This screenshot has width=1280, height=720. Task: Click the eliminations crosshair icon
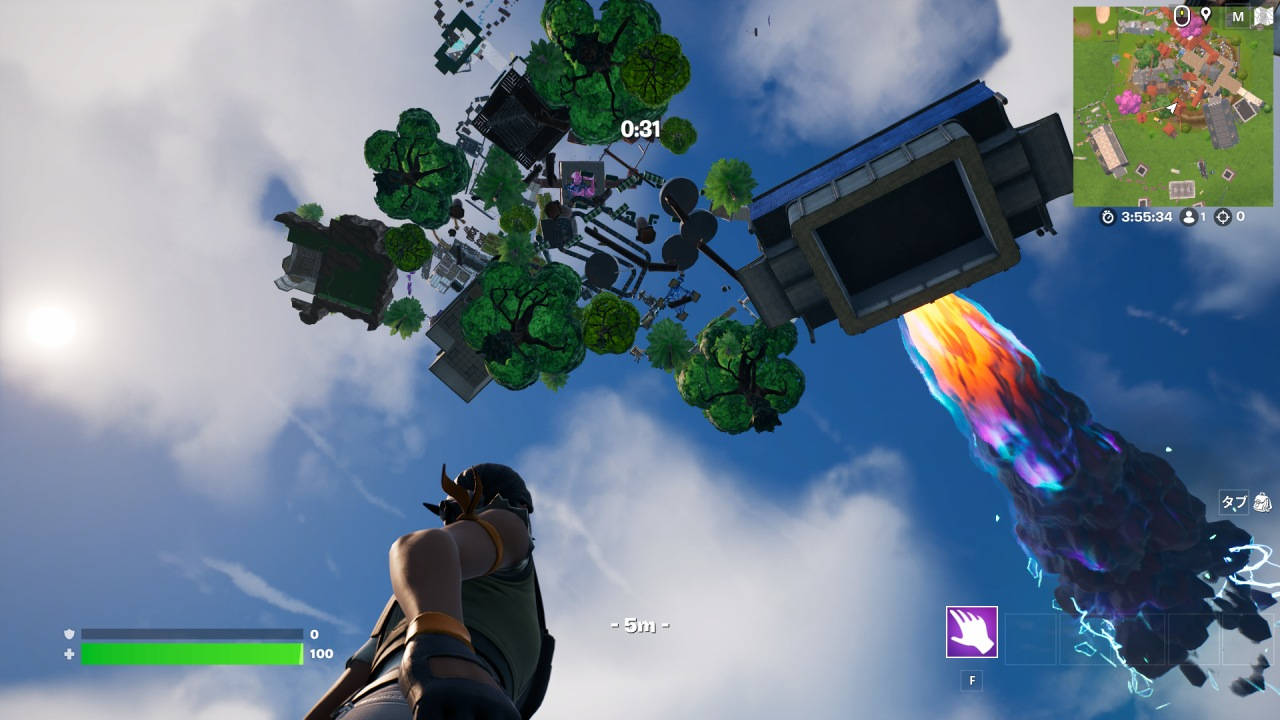tap(1223, 217)
